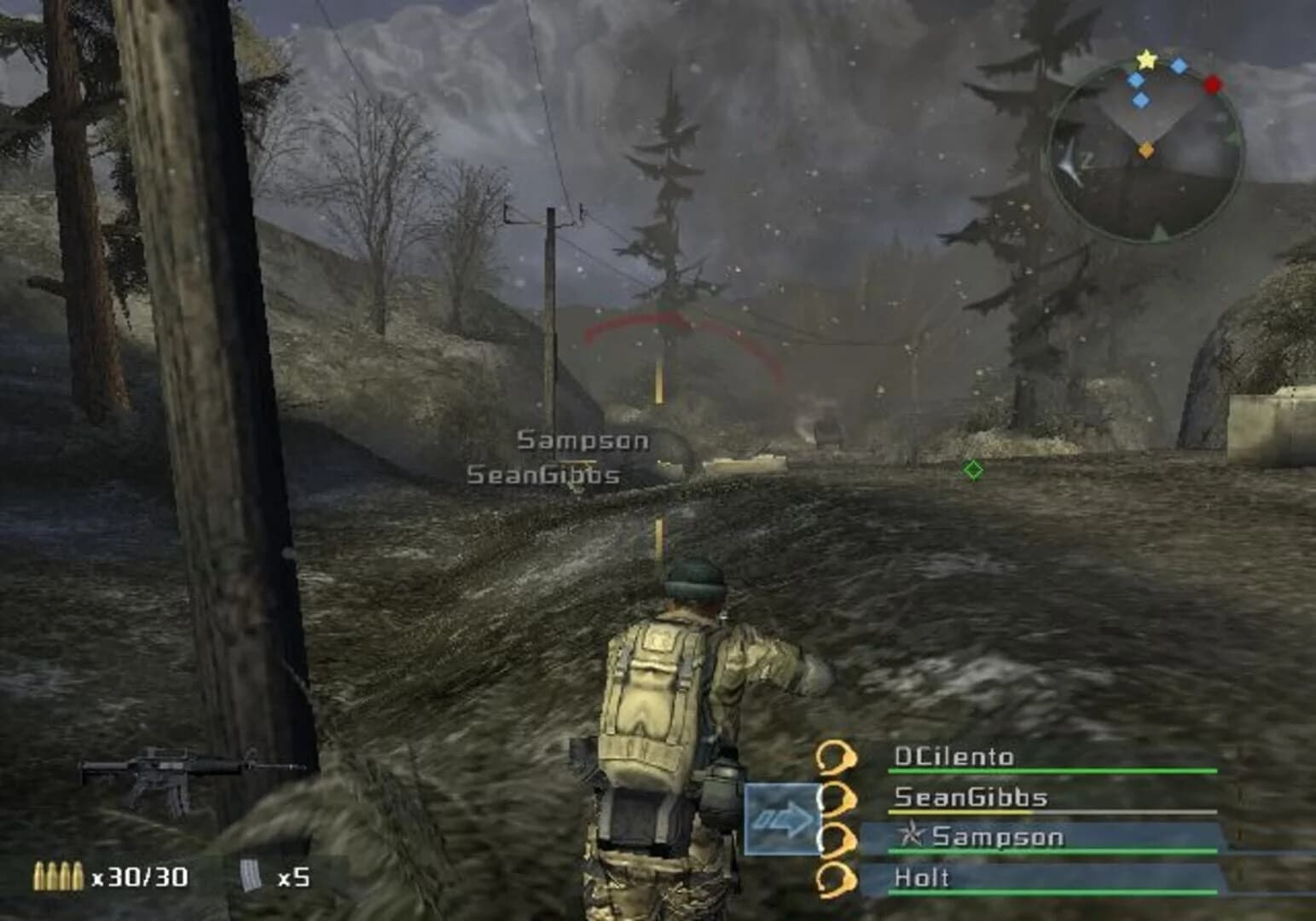Click SeanGibbs in the squad roster

(x=972, y=797)
